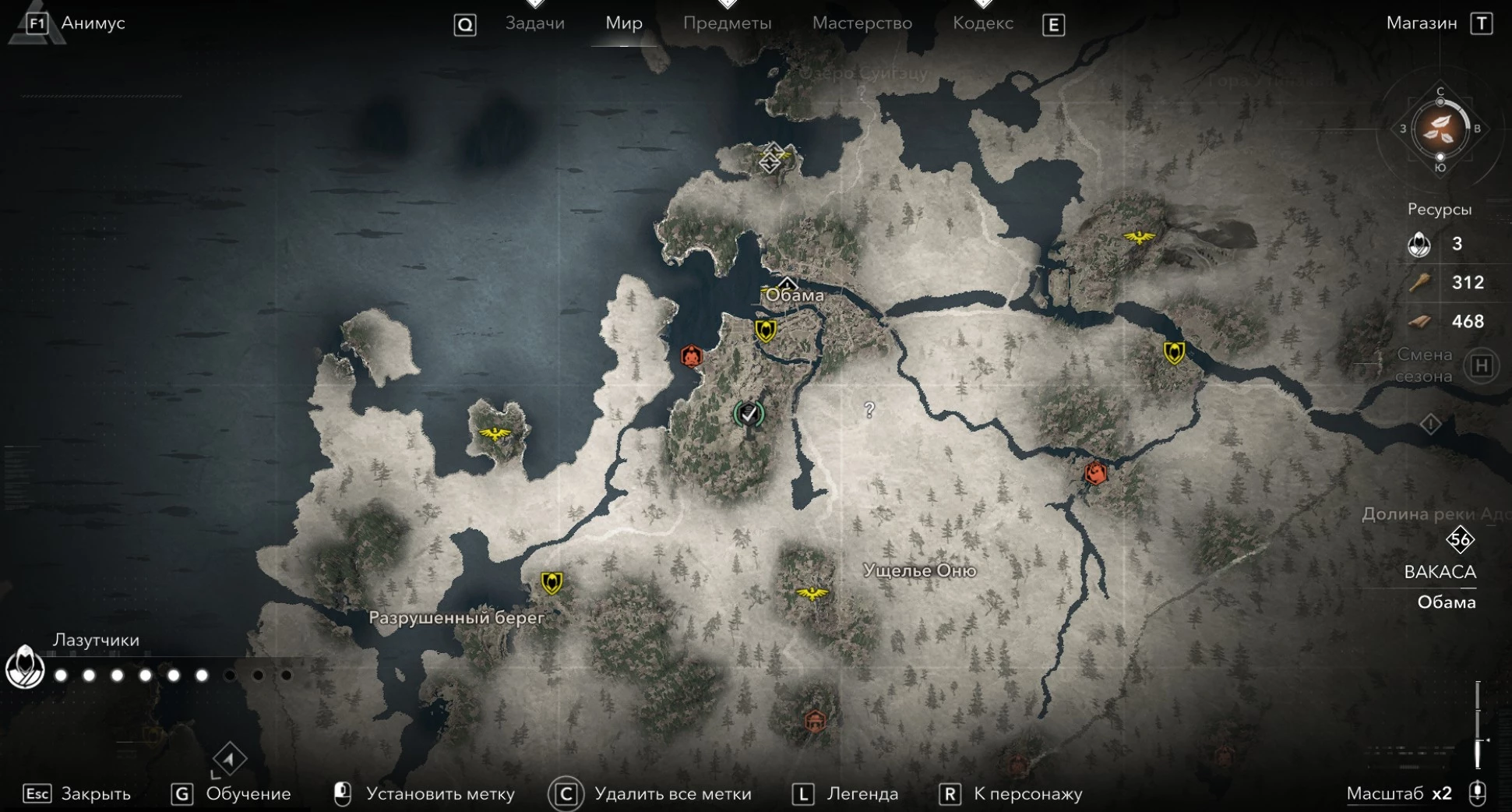Open the Обучение tutorial
1512x812 pixels.
pyautogui.click(x=248, y=793)
